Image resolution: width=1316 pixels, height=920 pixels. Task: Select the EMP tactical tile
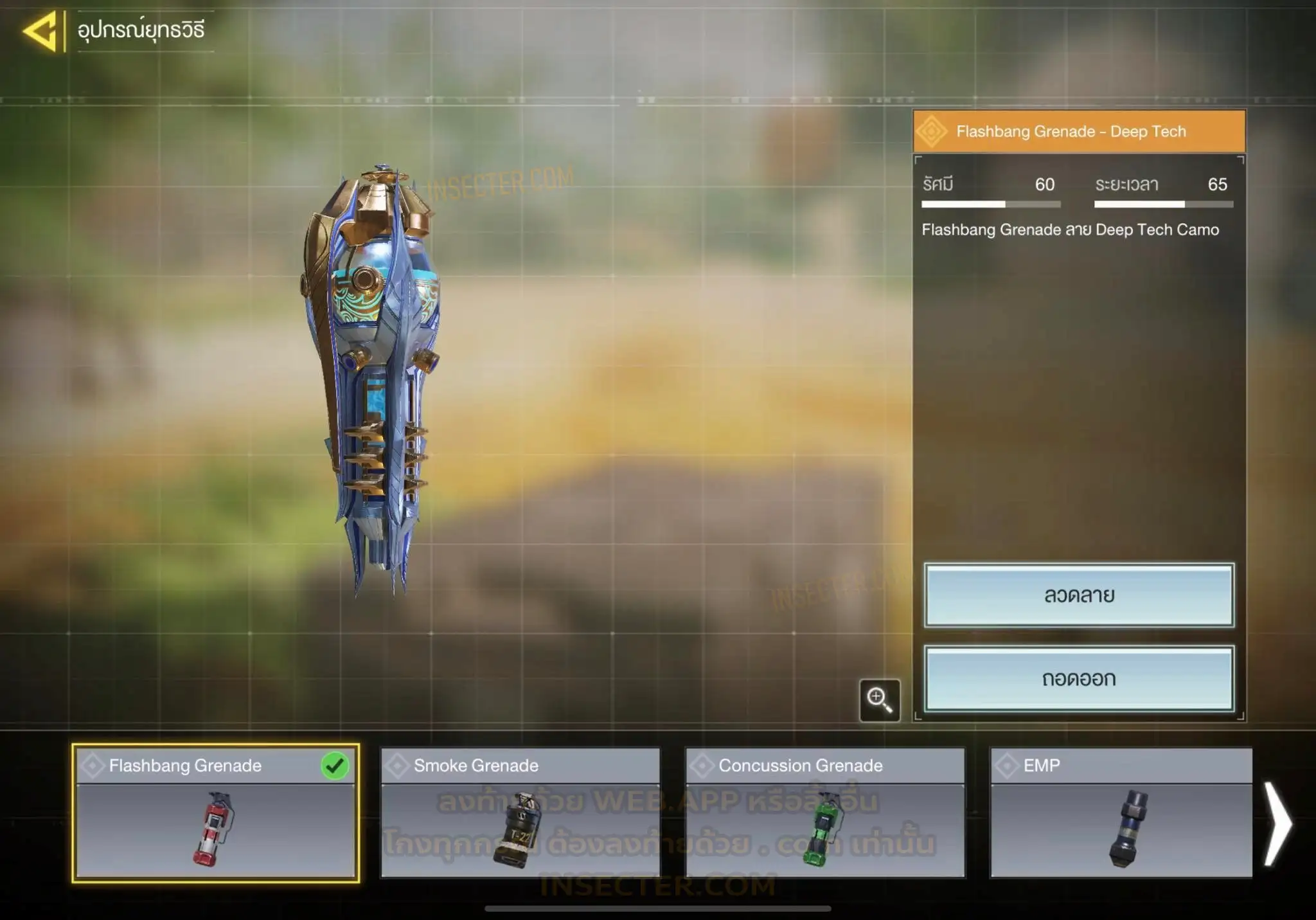1121,813
